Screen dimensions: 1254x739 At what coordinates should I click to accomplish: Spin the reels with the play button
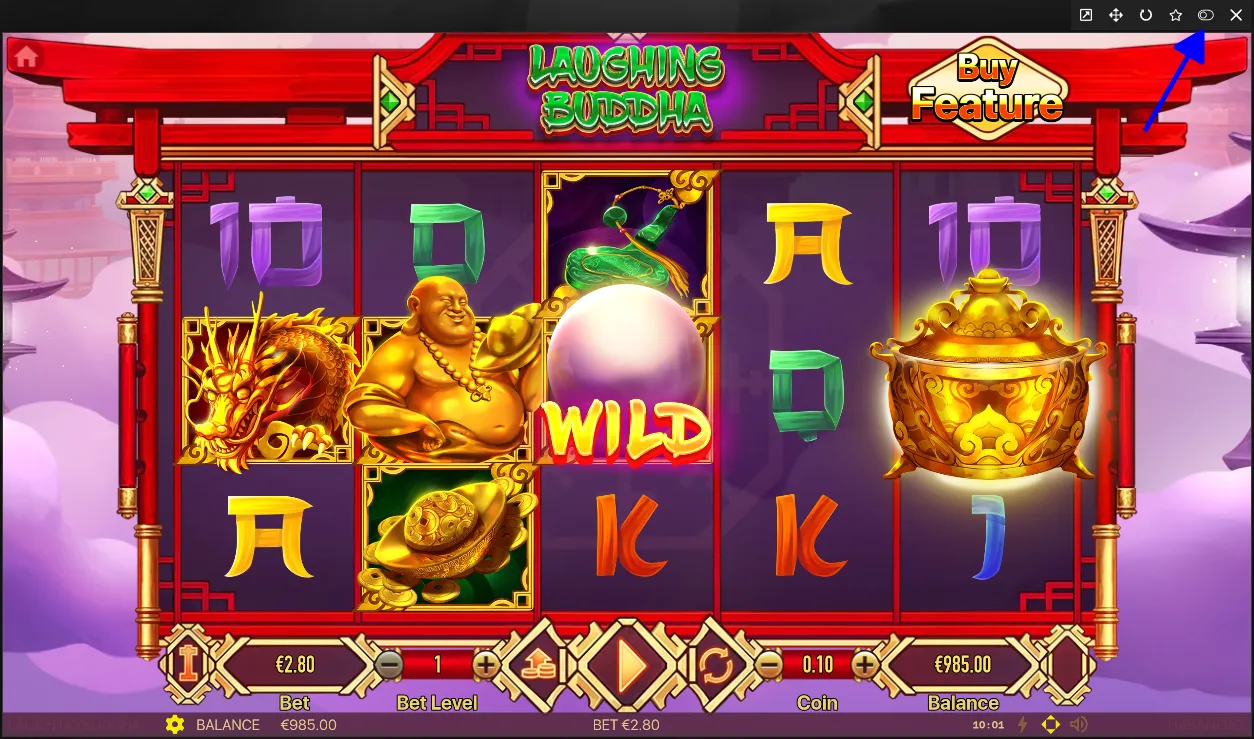(629, 665)
